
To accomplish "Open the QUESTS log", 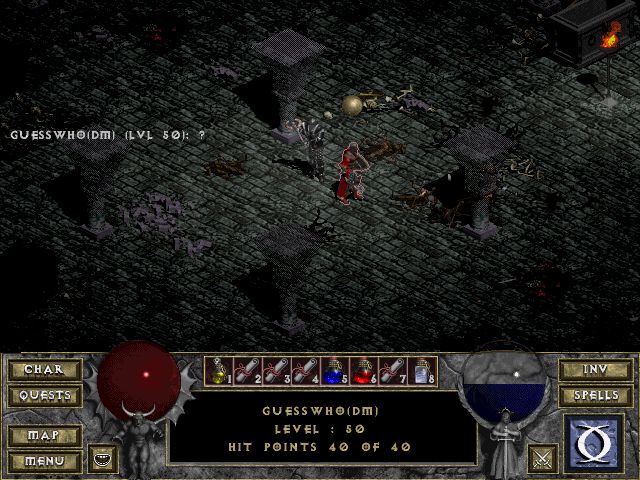I will [x=44, y=396].
